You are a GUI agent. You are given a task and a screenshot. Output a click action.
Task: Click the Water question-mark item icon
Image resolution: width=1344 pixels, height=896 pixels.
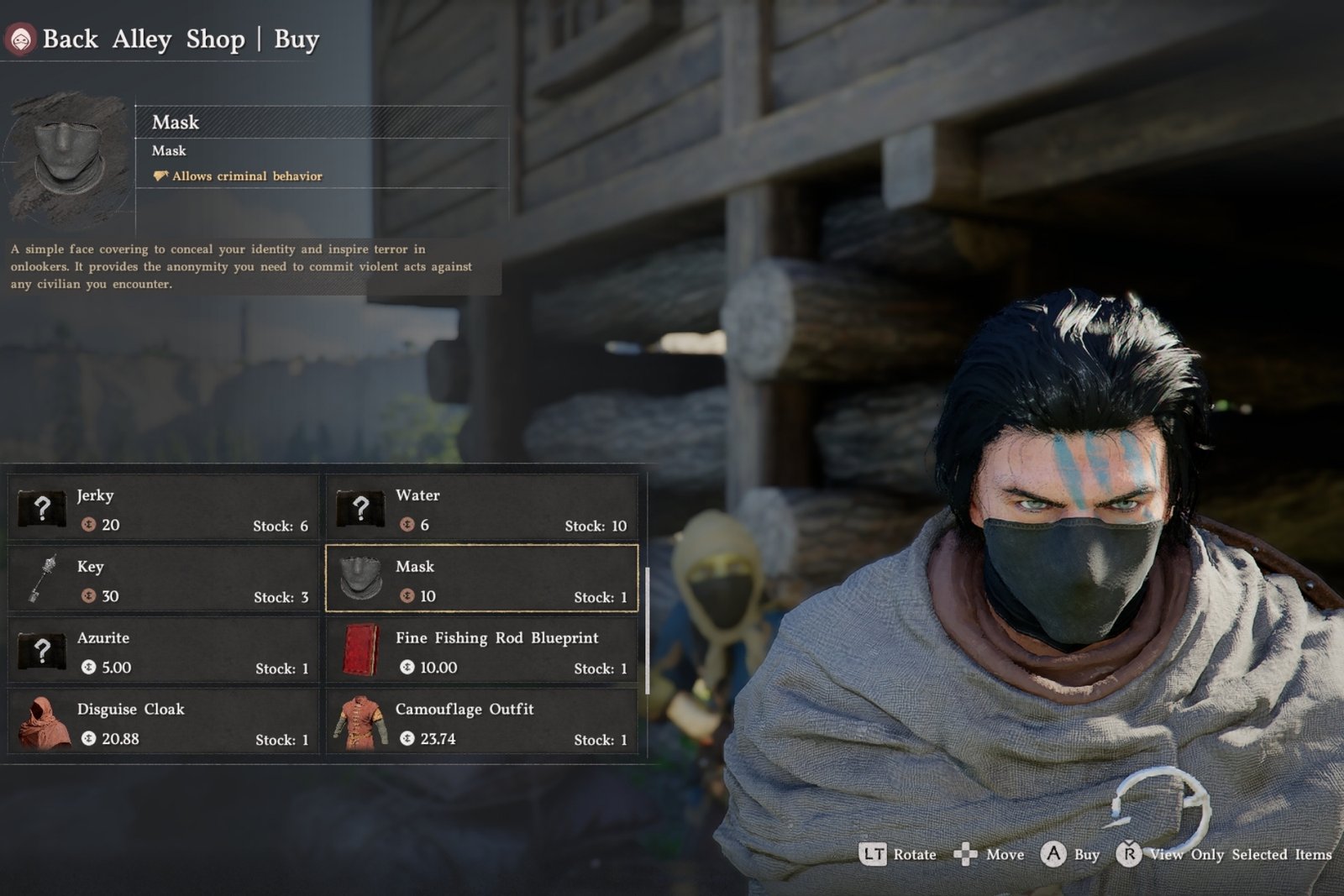pyautogui.click(x=360, y=508)
